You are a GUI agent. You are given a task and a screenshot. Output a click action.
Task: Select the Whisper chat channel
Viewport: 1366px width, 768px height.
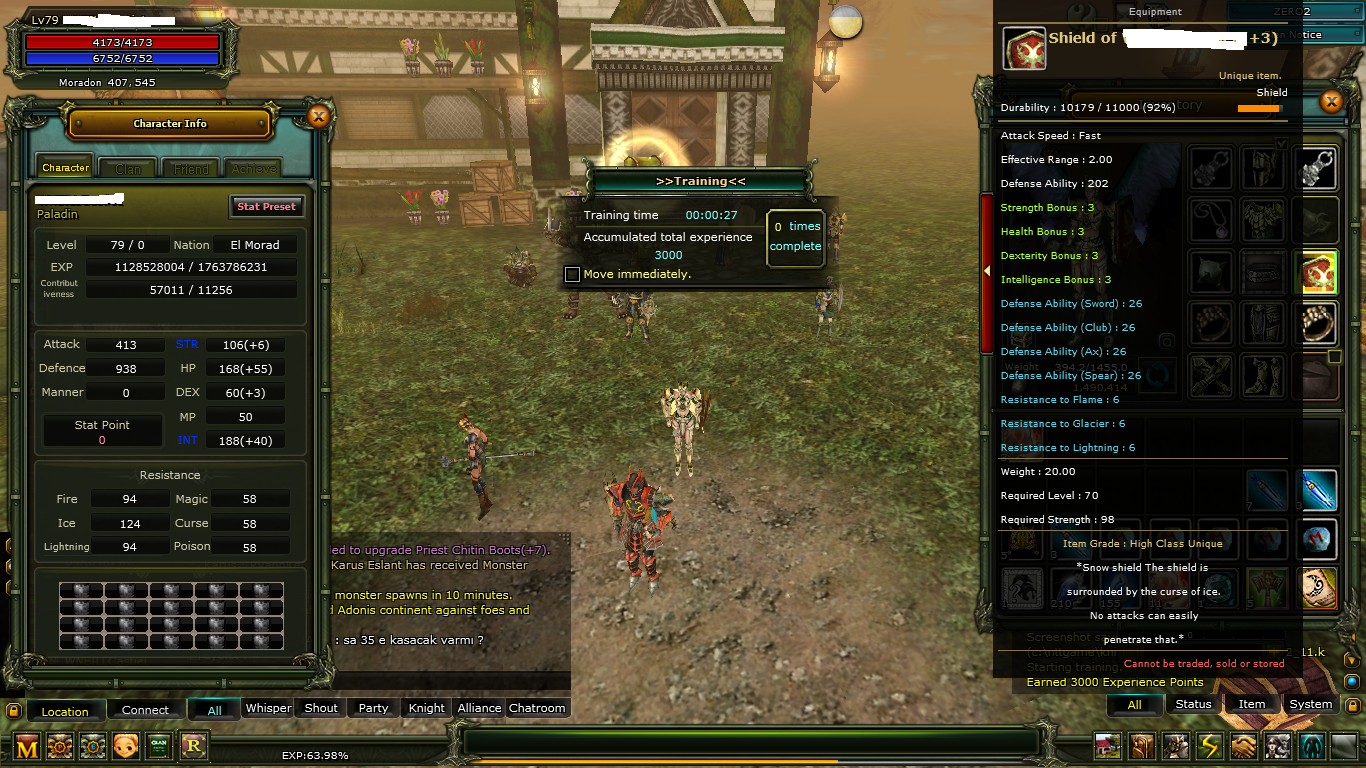(x=268, y=708)
